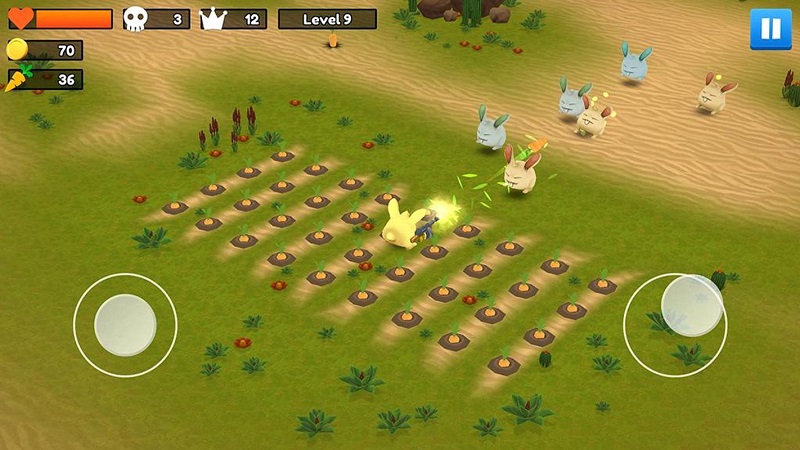Viewport: 800px width, 450px height.
Task: Pause the game with the blue button
Action: click(x=770, y=29)
